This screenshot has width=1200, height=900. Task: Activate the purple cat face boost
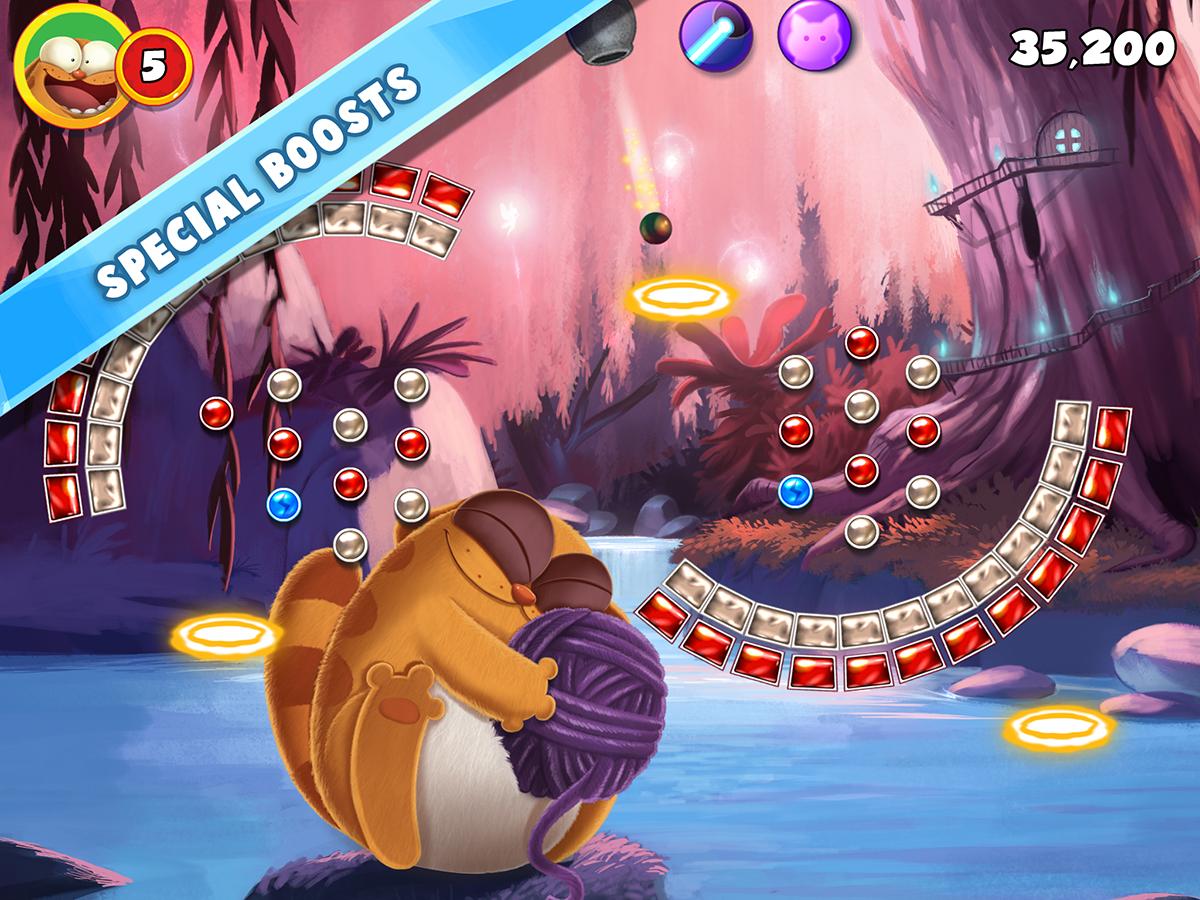tap(813, 35)
